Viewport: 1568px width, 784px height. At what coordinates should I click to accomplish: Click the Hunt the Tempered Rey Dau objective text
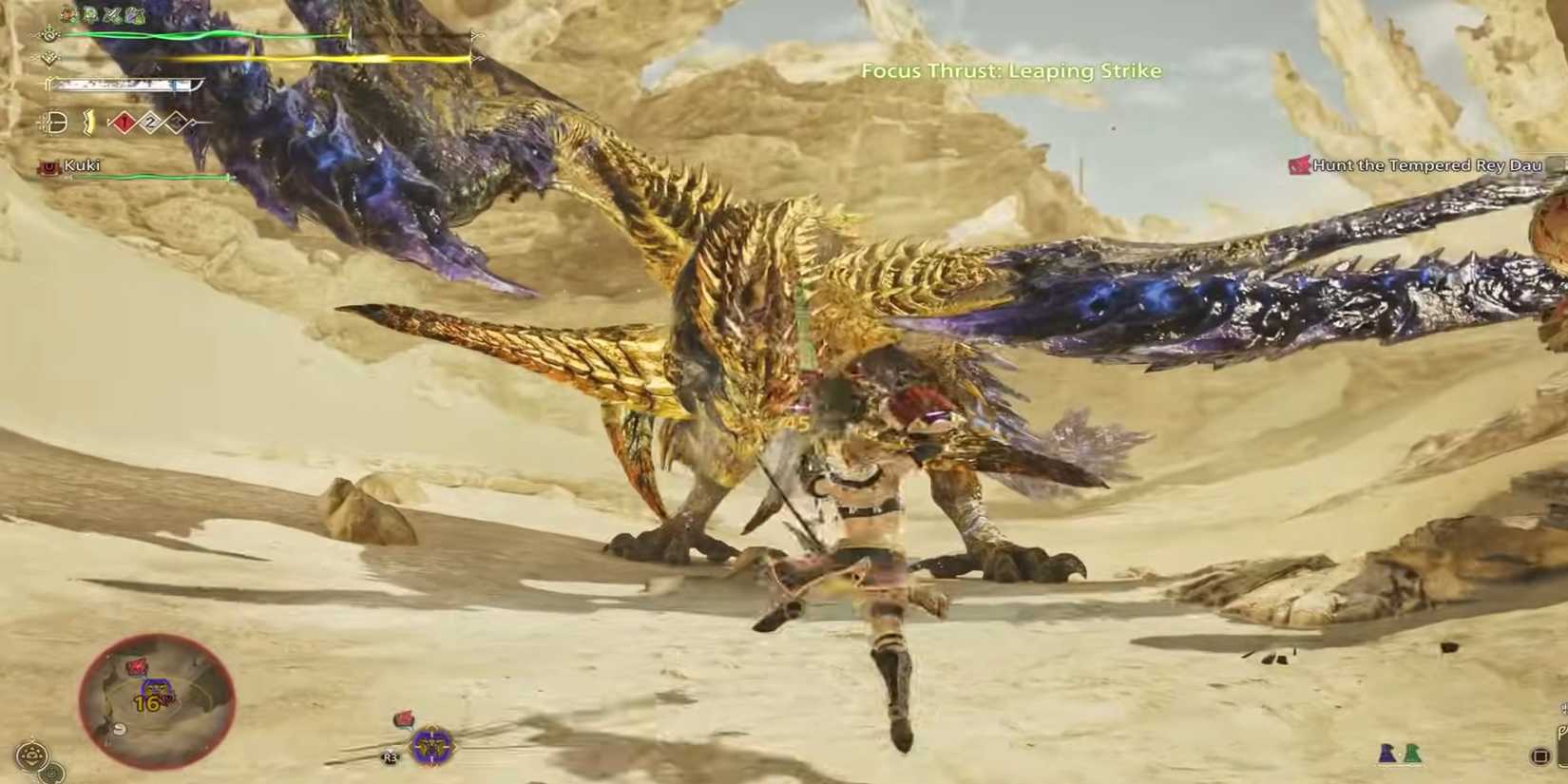(1425, 164)
